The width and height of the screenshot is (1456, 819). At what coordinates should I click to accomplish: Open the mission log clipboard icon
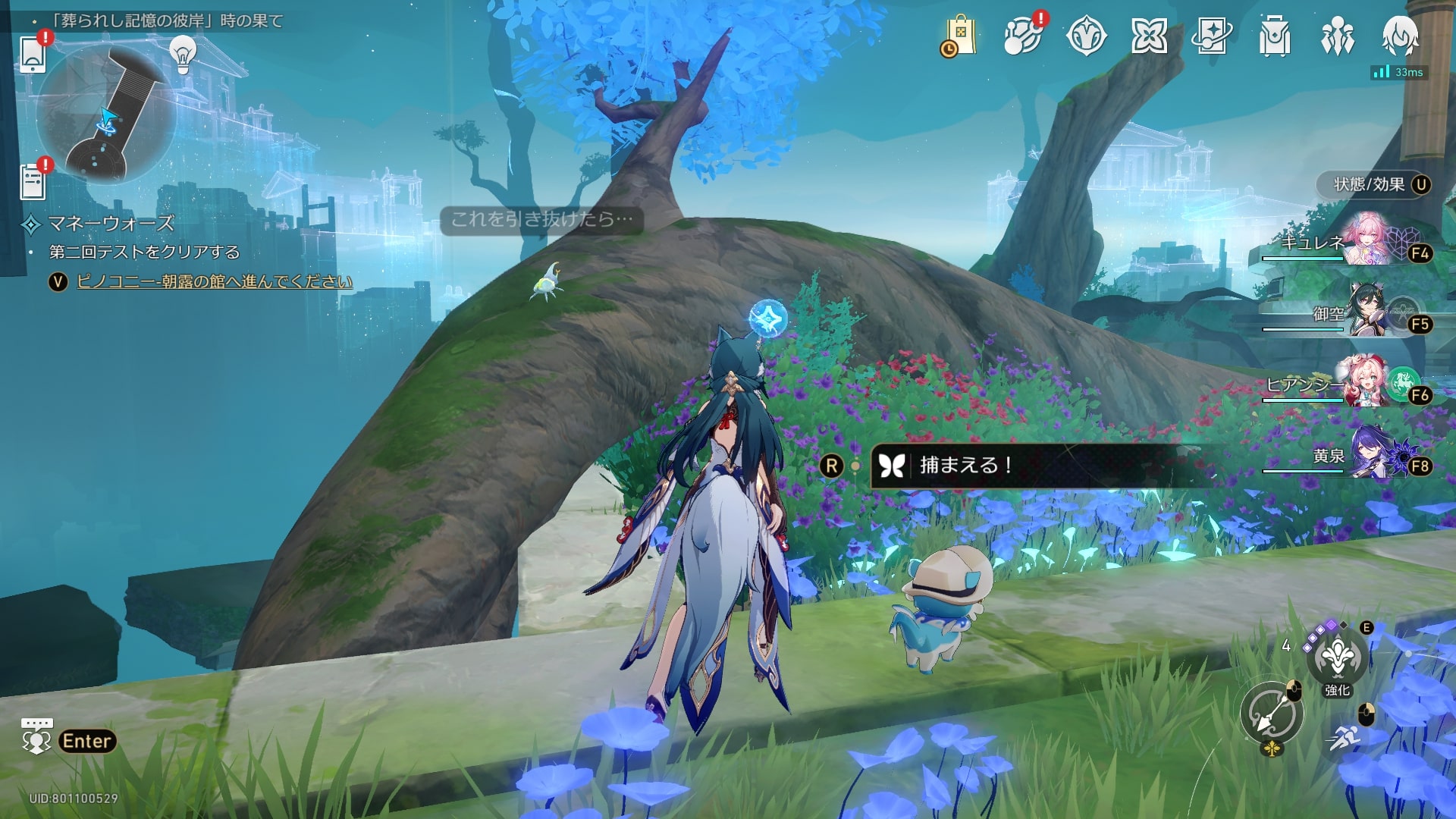[x=33, y=182]
